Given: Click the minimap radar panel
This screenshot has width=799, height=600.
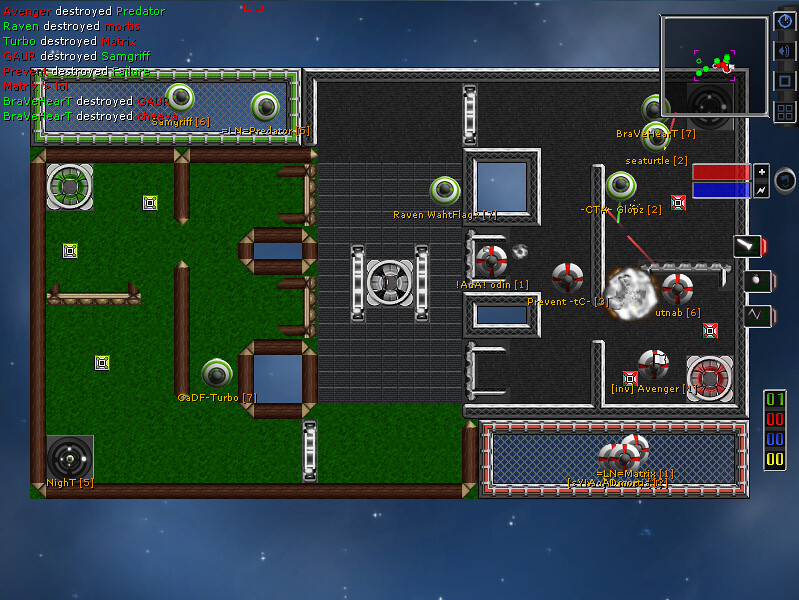Looking at the screenshot, I should 714,66.
